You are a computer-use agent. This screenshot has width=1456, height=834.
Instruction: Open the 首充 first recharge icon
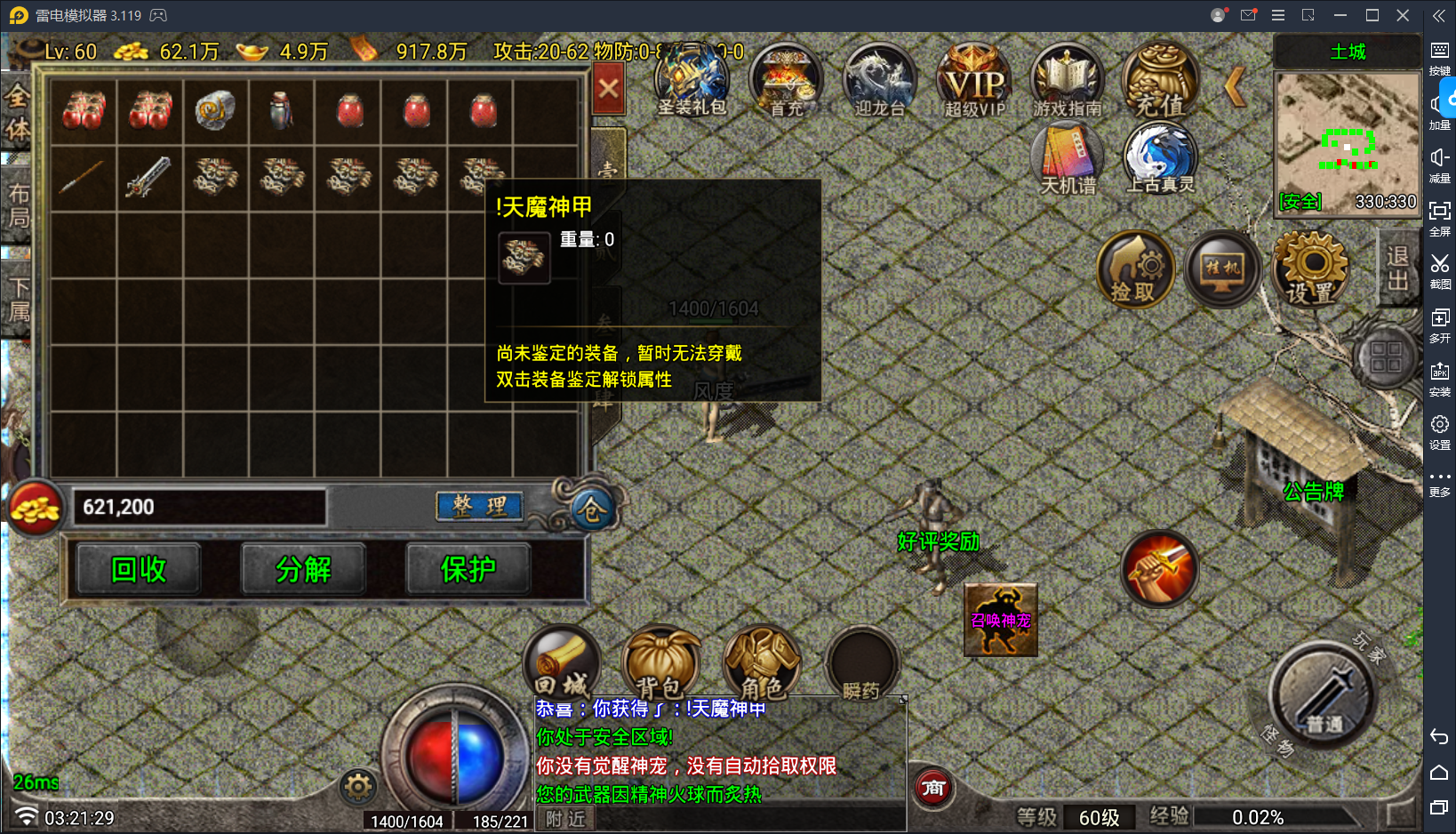[786, 80]
